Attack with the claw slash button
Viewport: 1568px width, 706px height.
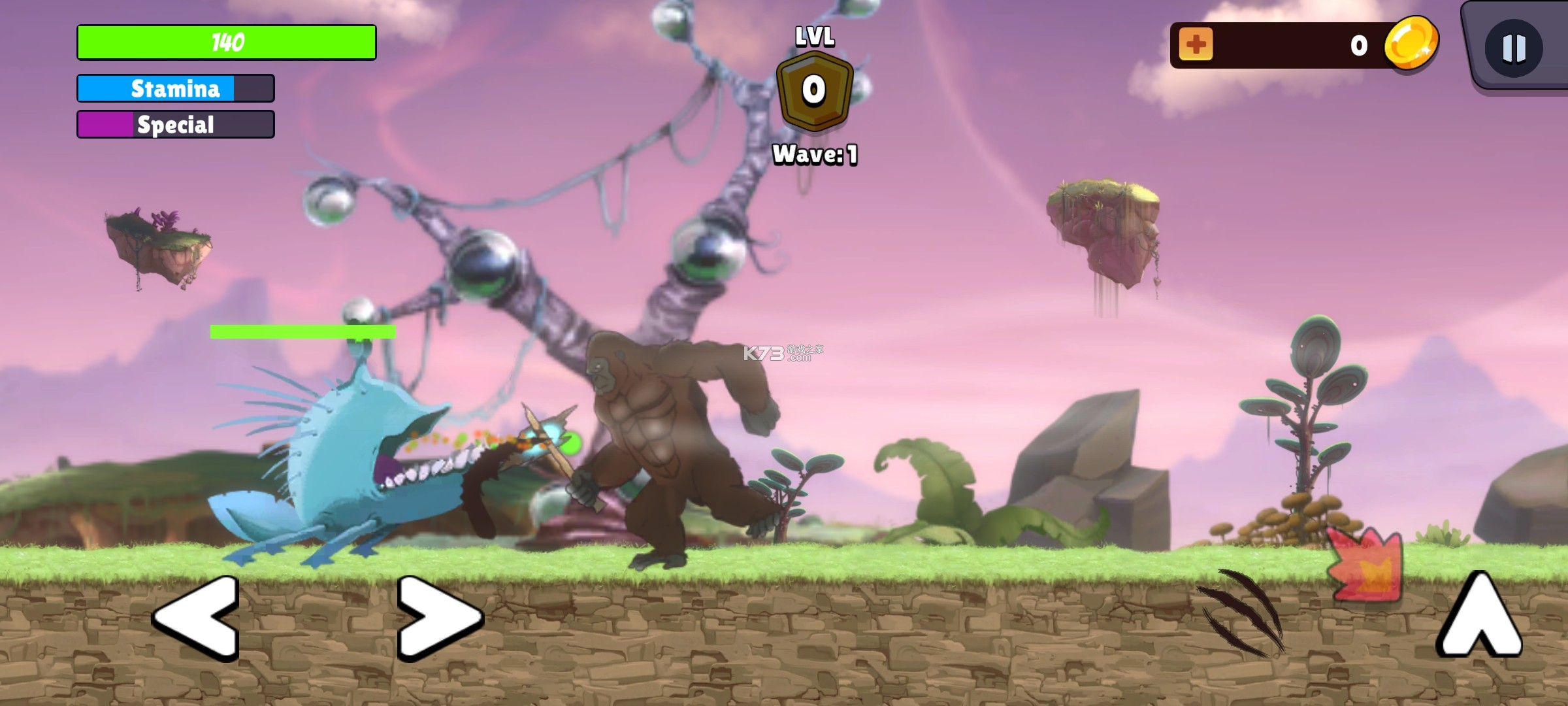tap(1241, 612)
